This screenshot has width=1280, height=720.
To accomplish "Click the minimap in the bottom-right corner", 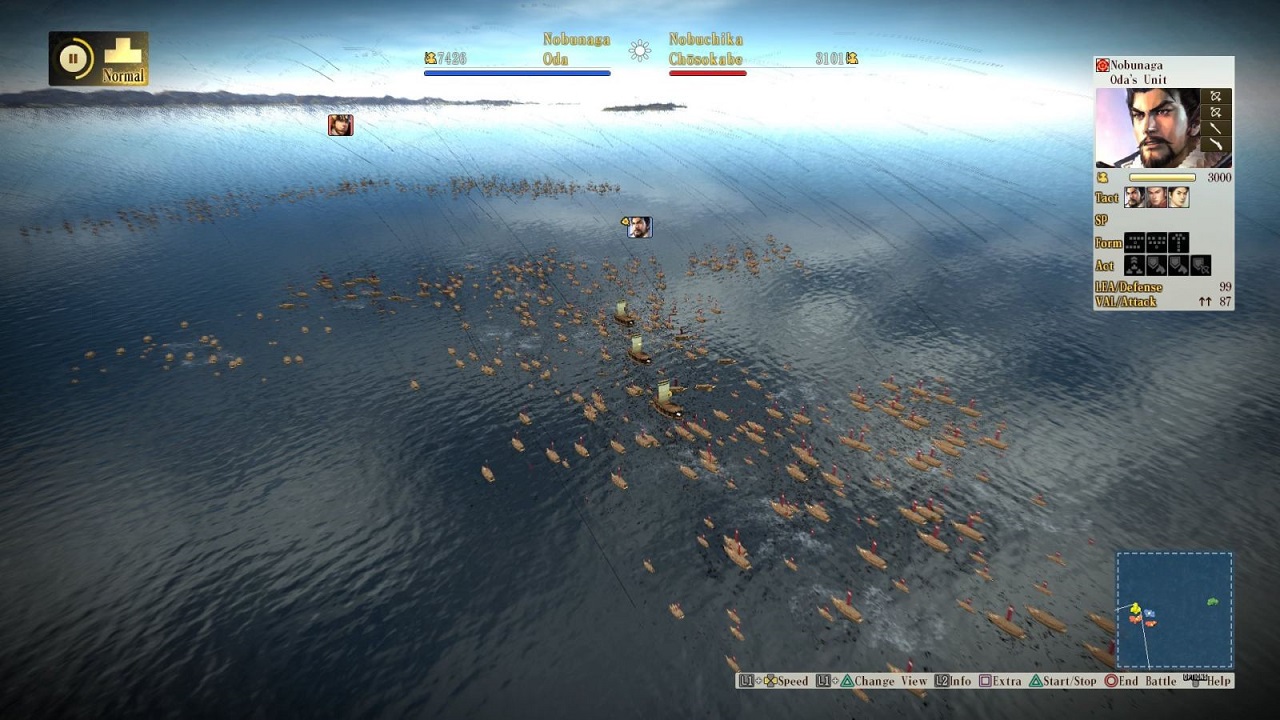I will (x=1176, y=611).
